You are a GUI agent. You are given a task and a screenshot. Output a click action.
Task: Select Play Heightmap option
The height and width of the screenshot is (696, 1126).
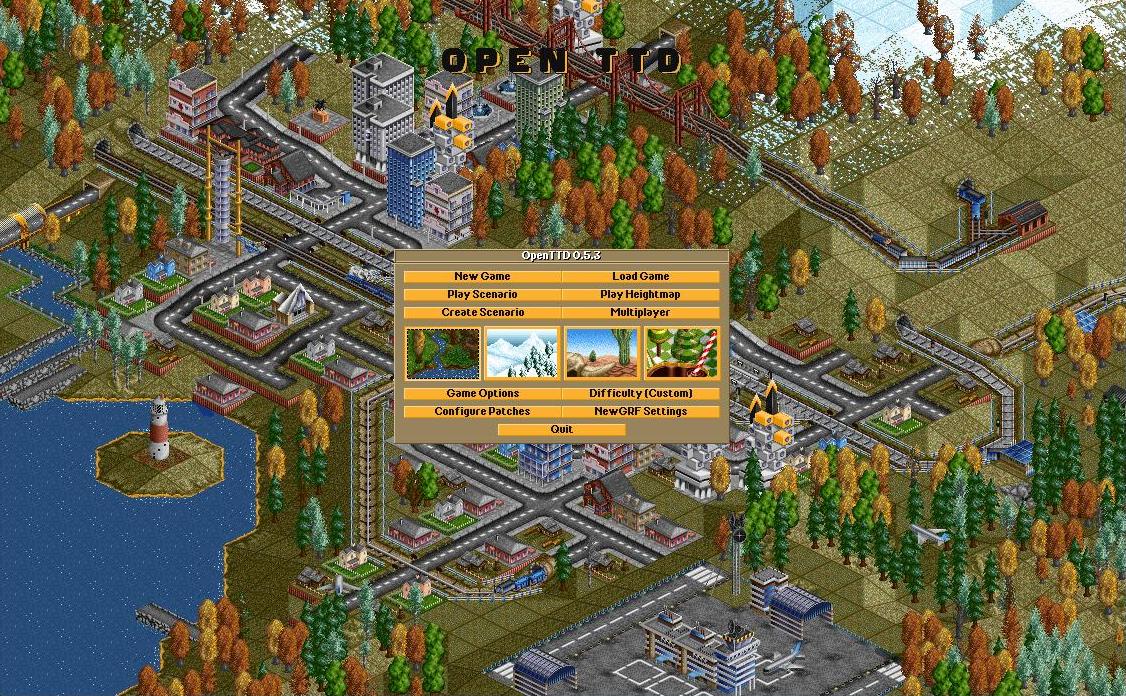click(x=640, y=295)
